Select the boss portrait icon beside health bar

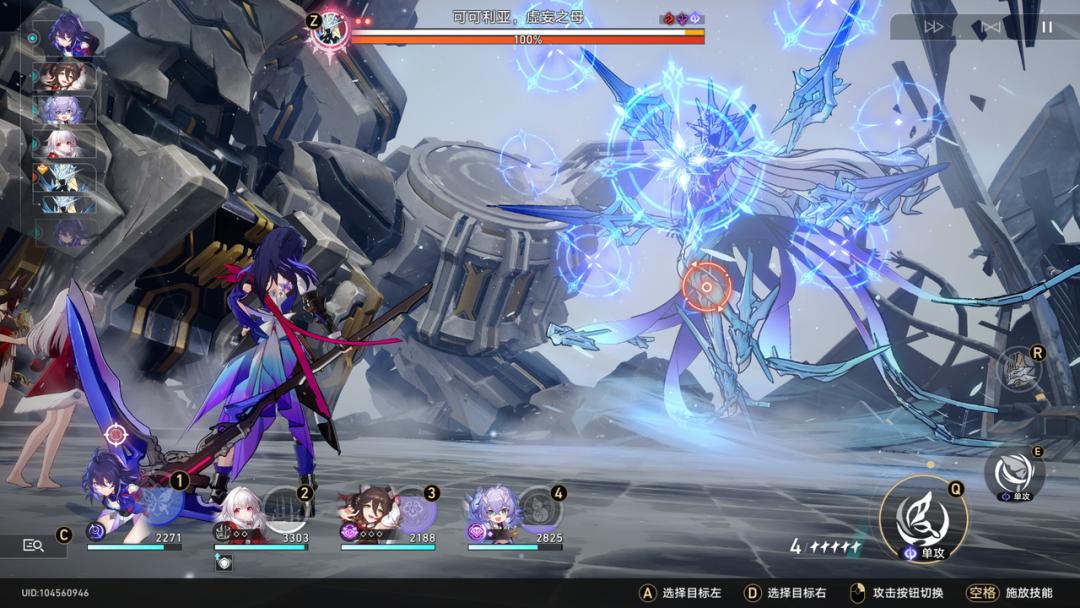(x=329, y=30)
